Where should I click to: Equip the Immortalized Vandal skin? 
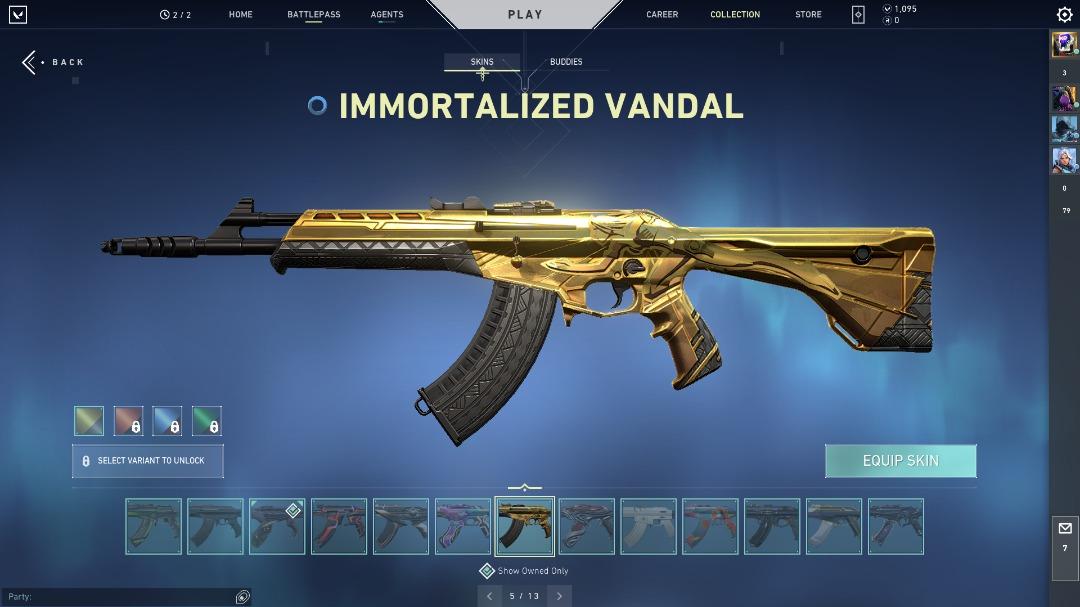click(900, 461)
